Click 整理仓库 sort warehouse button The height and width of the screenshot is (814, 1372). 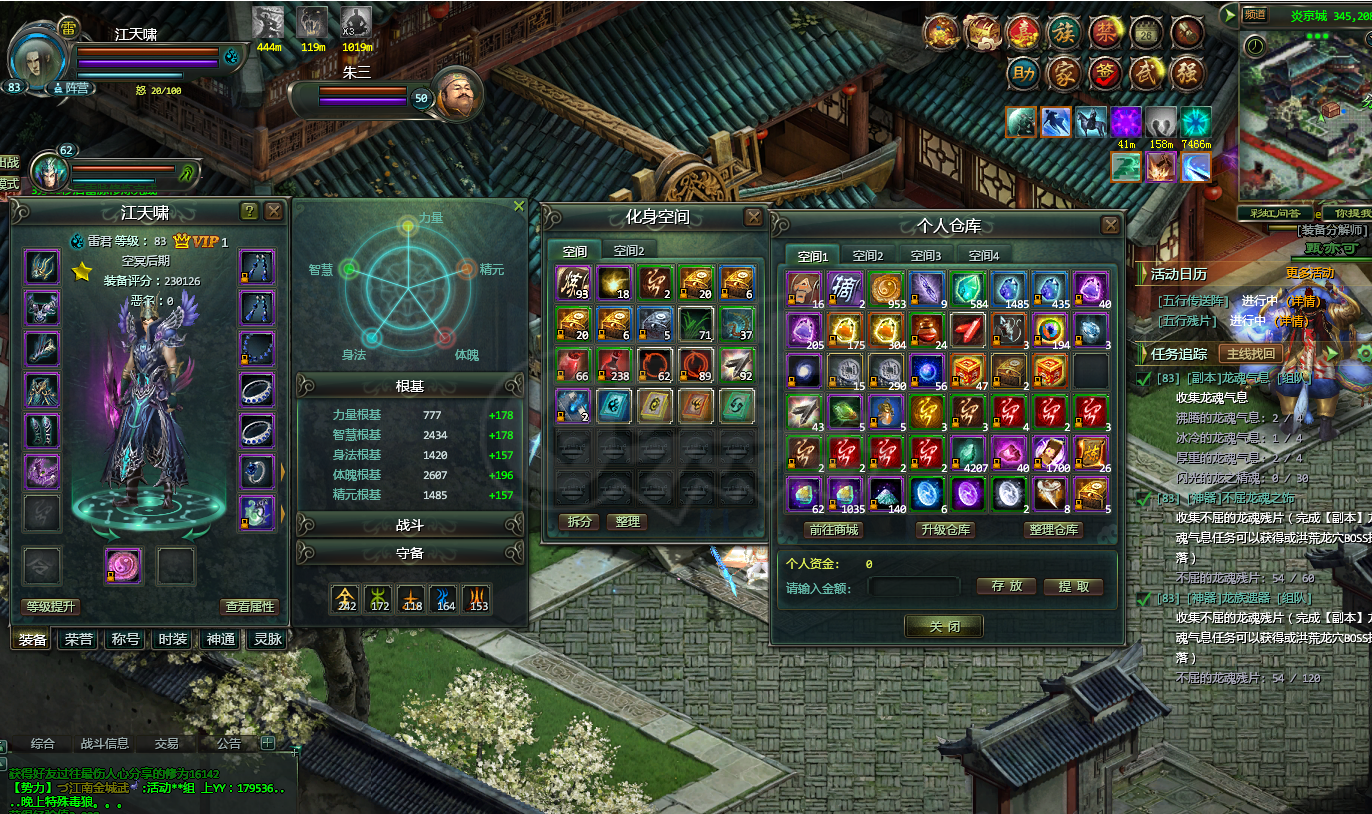tap(1054, 530)
